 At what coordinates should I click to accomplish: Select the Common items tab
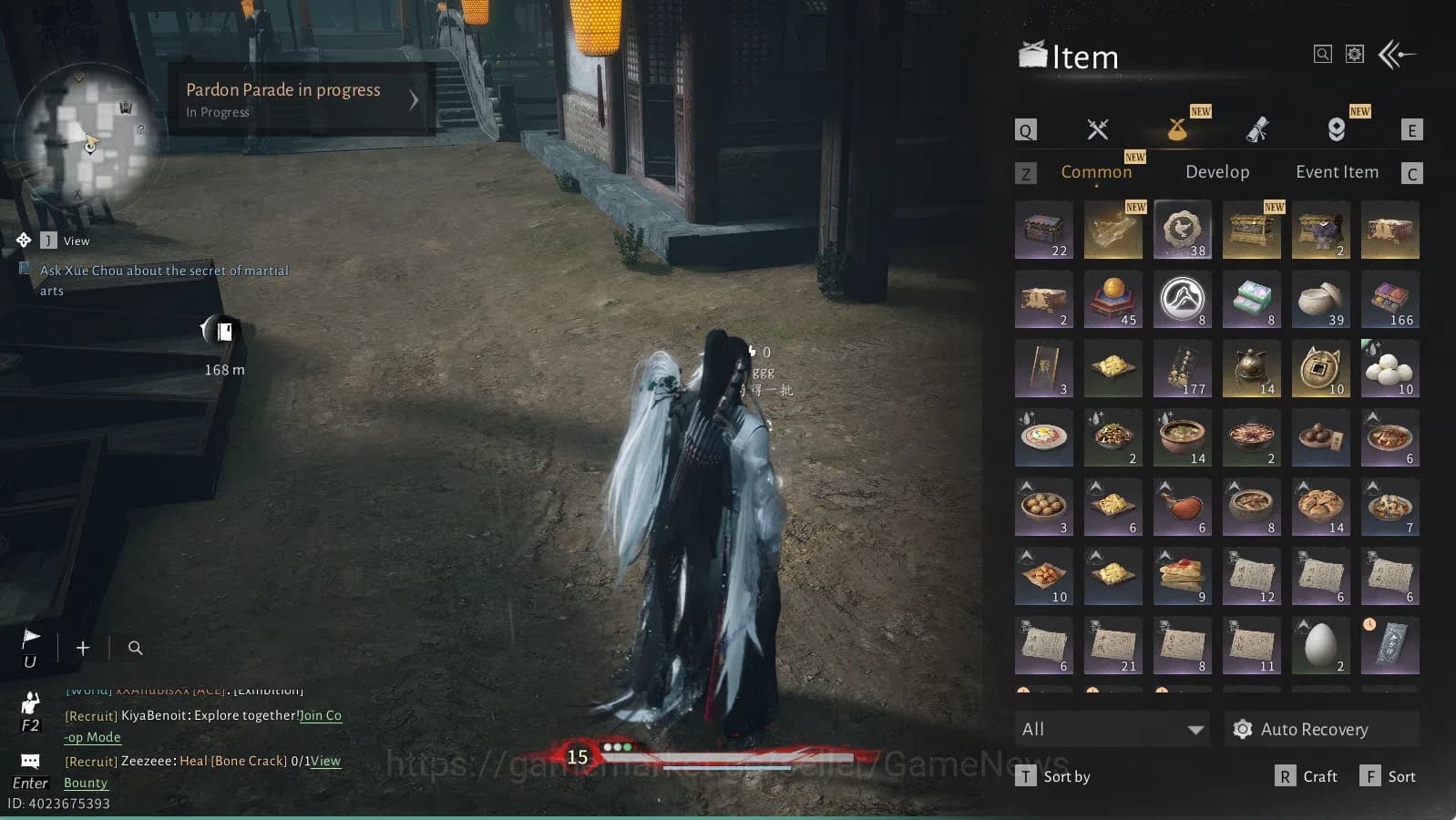point(1096,172)
